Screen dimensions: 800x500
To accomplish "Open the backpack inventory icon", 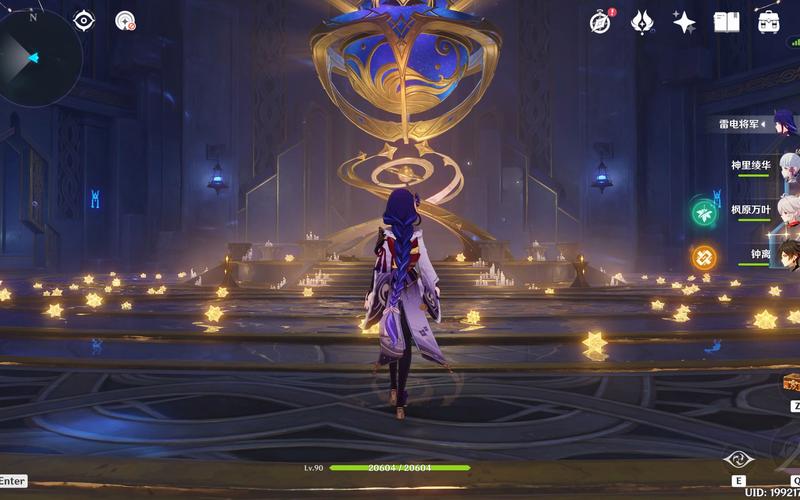I will pos(769,22).
